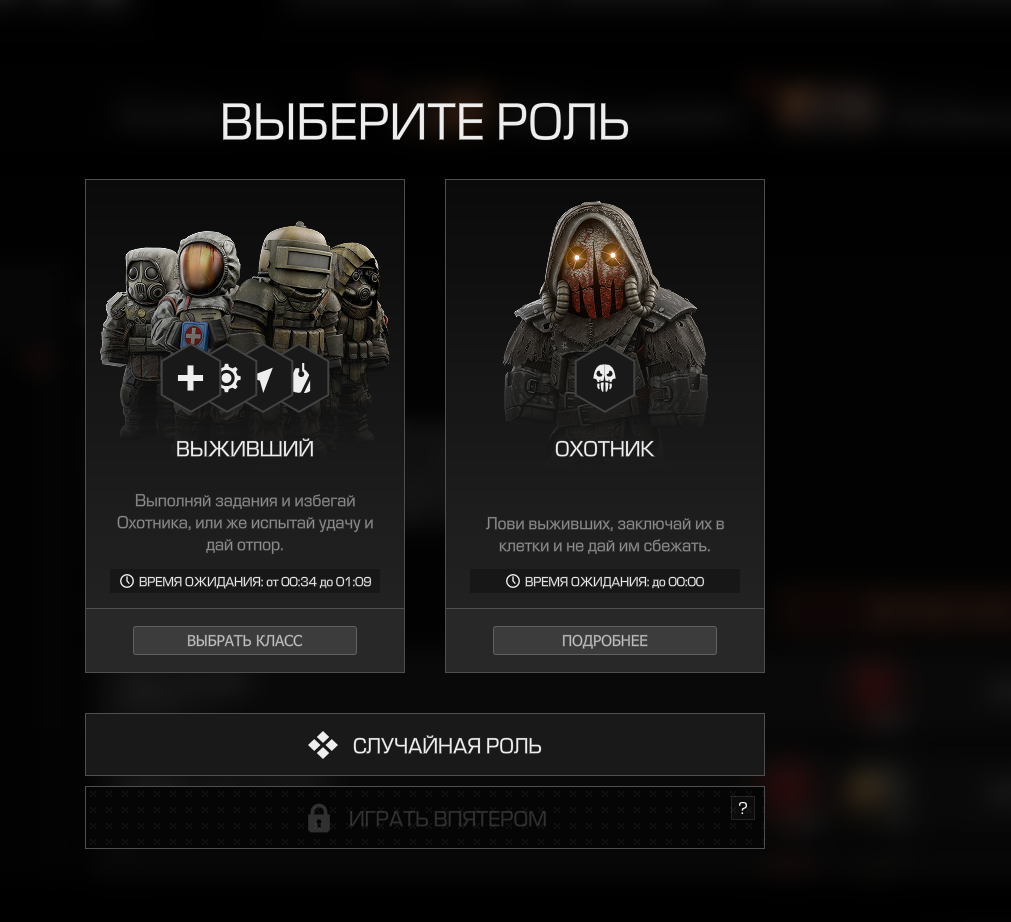
Task: Select the medic cross class icon
Action: (x=190, y=378)
